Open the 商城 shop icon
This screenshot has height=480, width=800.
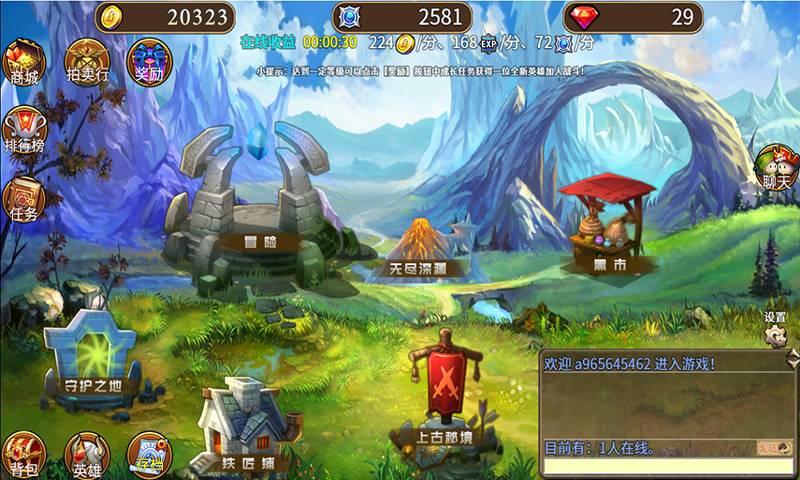[x=25, y=62]
